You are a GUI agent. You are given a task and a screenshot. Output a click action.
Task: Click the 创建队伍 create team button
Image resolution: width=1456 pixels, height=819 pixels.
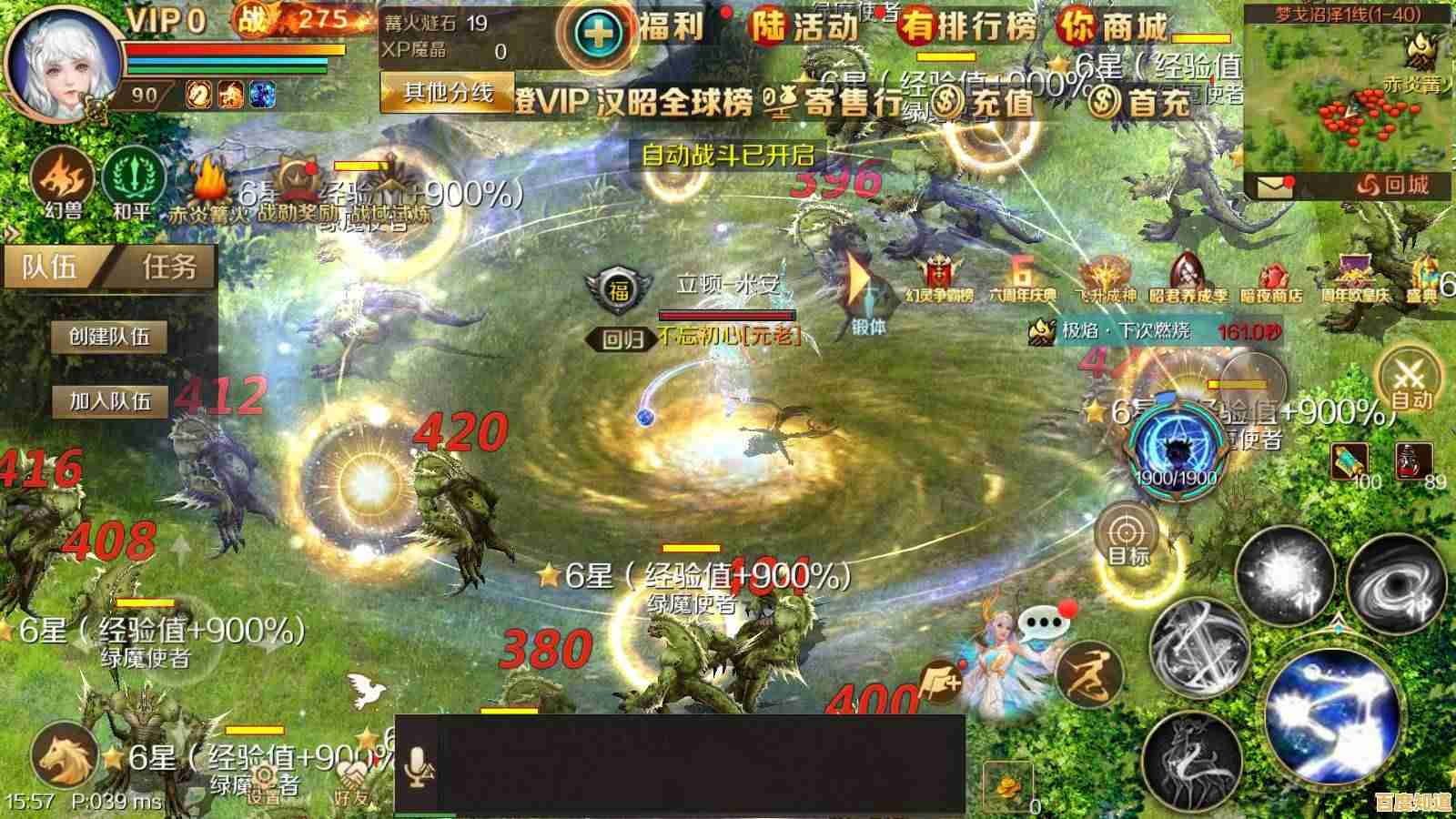(109, 336)
